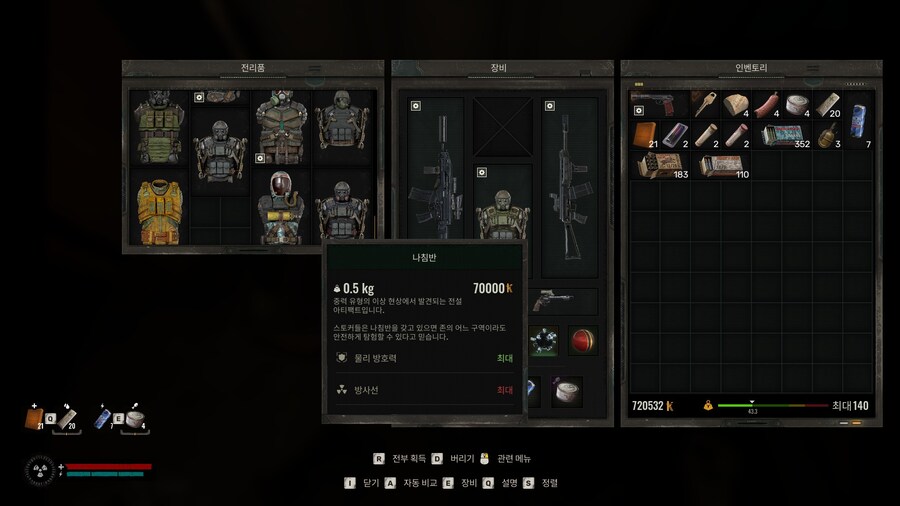Select the green armored suit in loot
The height and width of the screenshot is (506, 900).
[157, 128]
